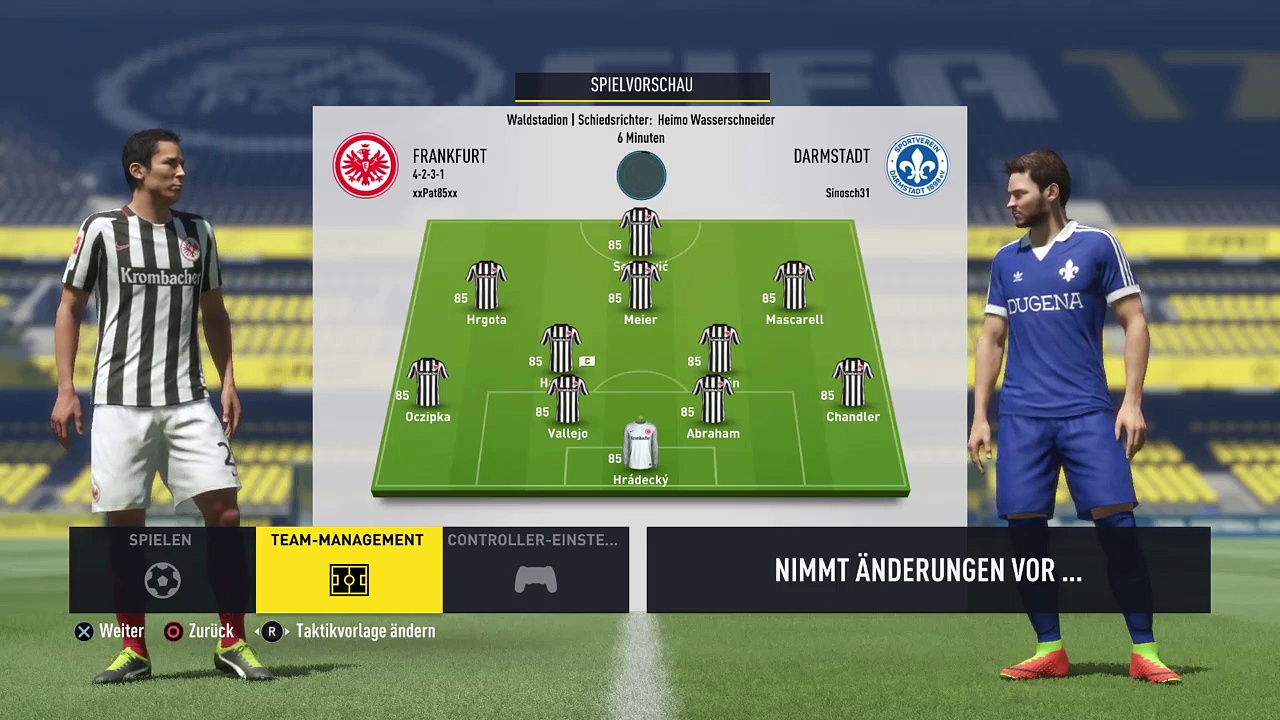Choose the Controller-Einstellungen tile
1280x720 pixels.
535,569
